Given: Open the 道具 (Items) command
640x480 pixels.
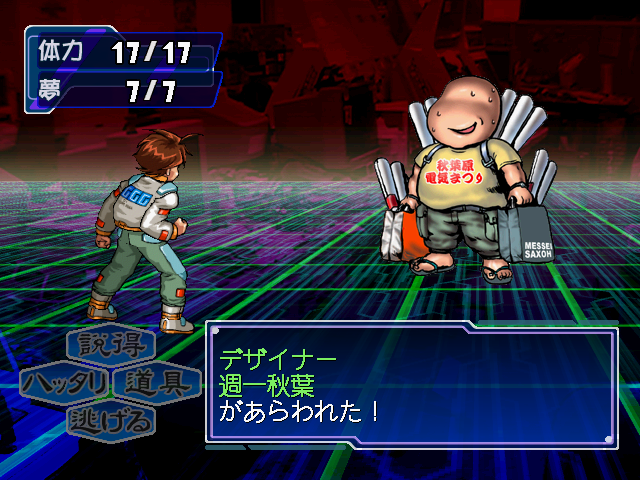Looking at the screenshot, I should [155, 383].
